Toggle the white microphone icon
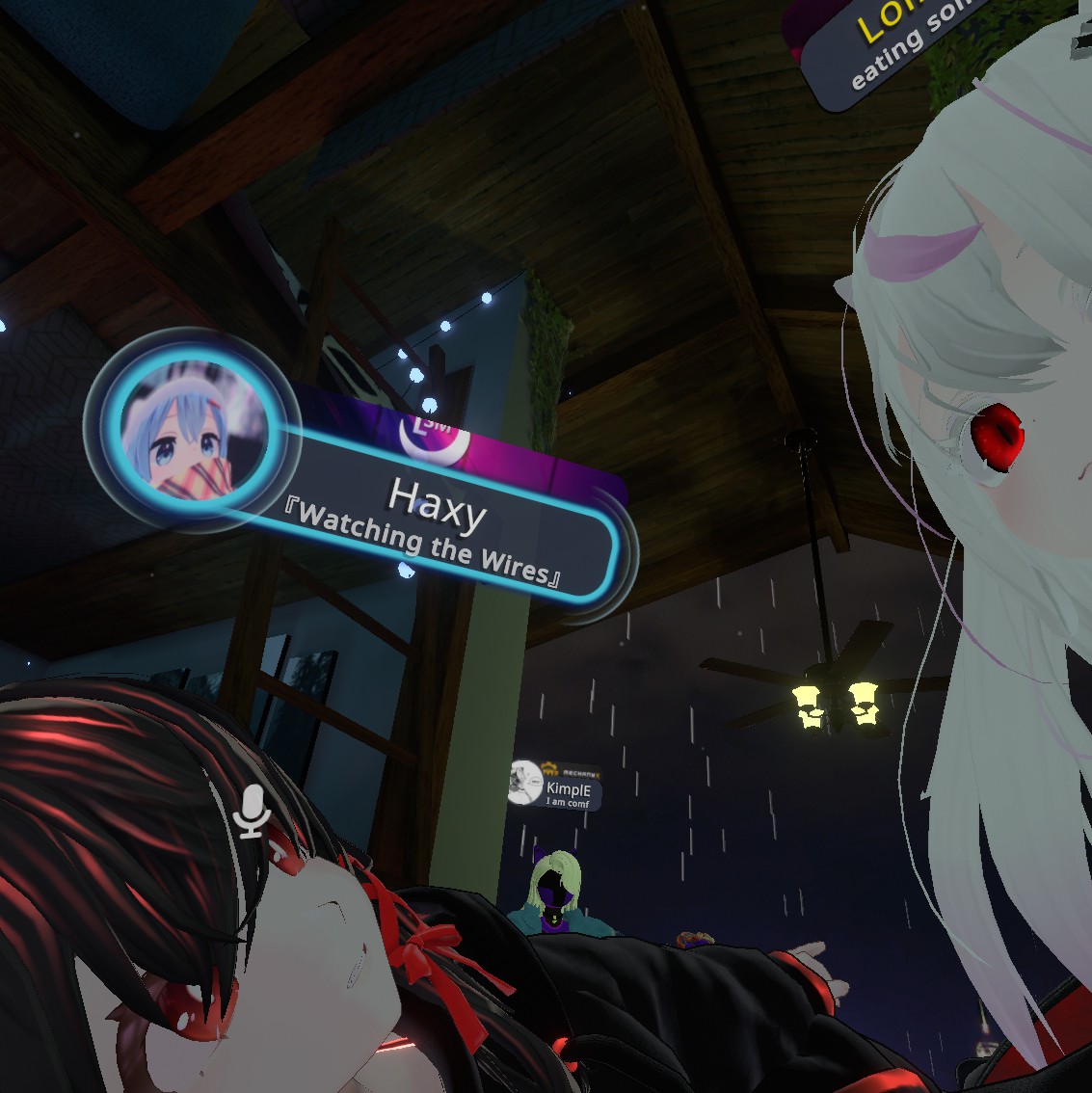The height and width of the screenshot is (1093, 1092). [253, 811]
